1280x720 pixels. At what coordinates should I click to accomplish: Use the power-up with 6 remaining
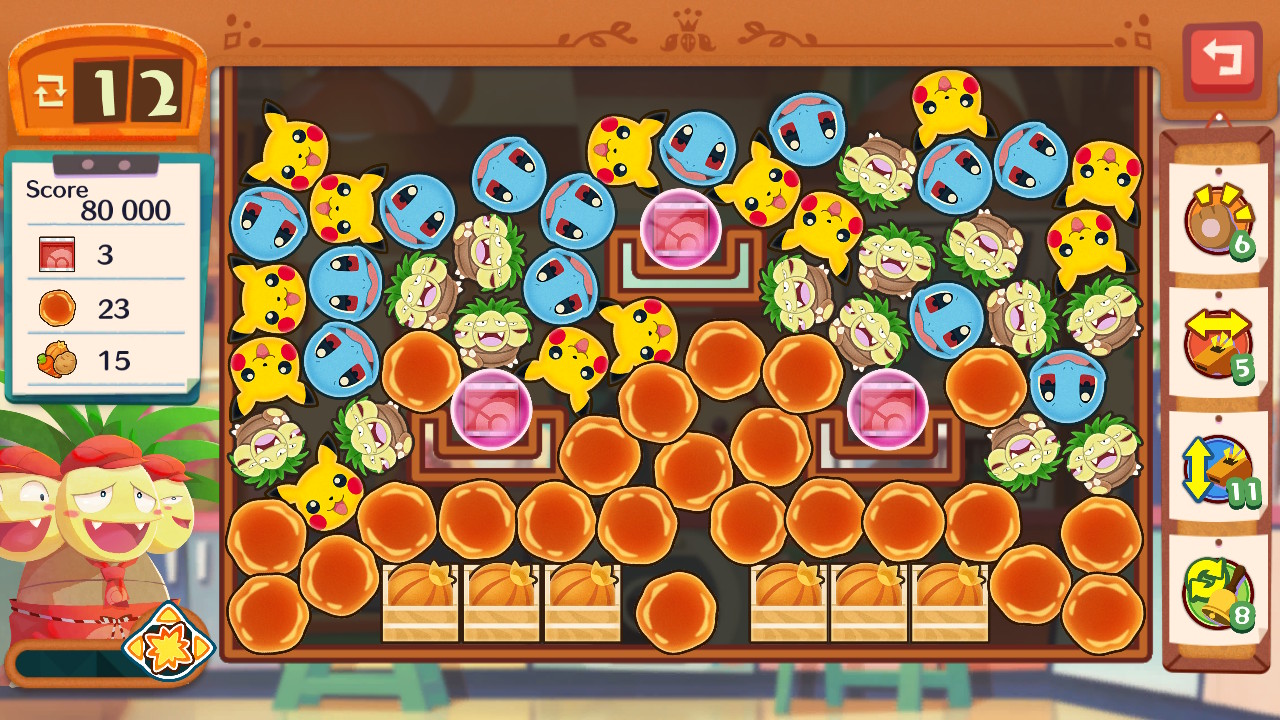tap(1217, 220)
